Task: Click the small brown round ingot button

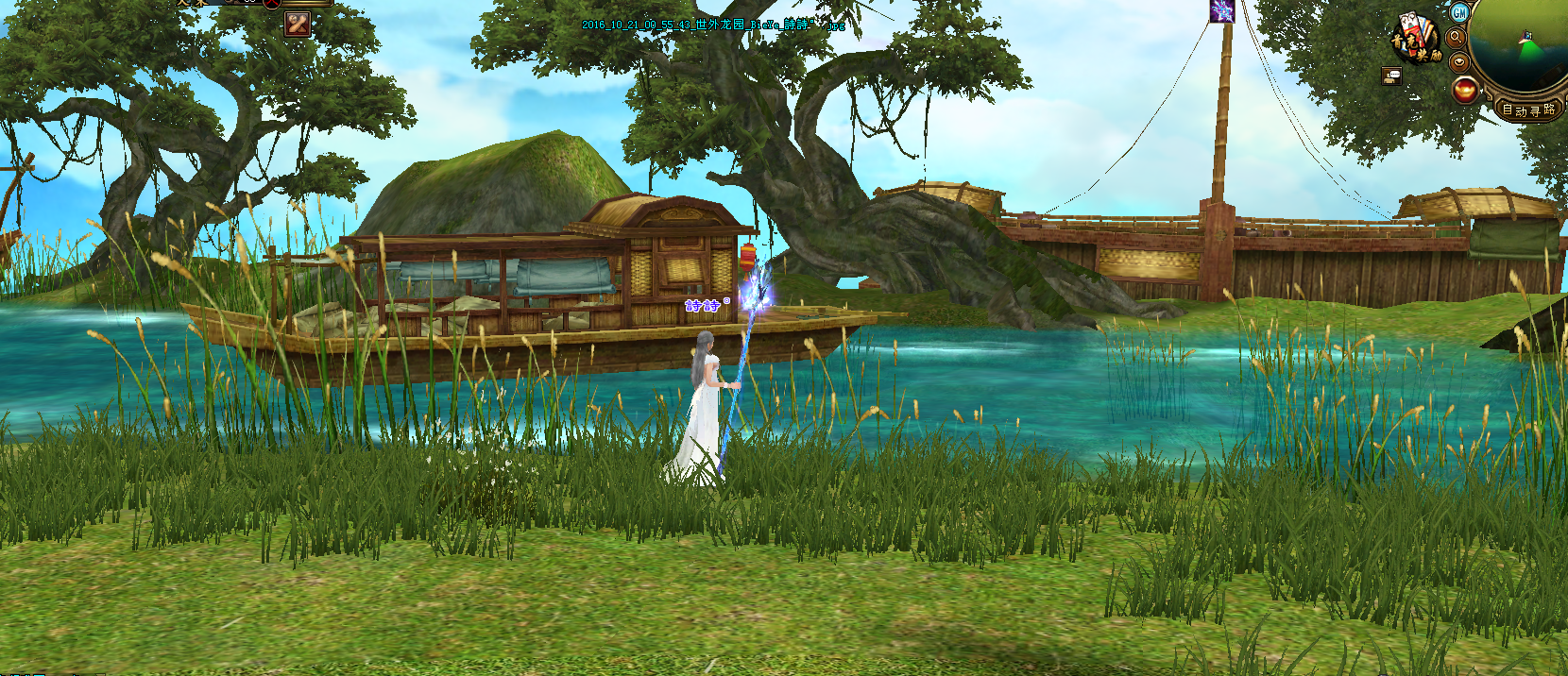Action: tap(1459, 61)
